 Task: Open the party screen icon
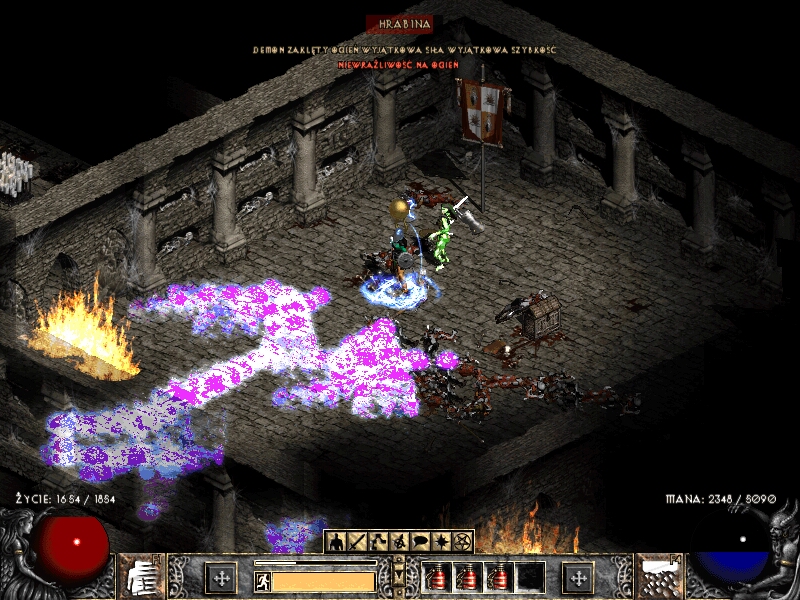tap(399, 542)
